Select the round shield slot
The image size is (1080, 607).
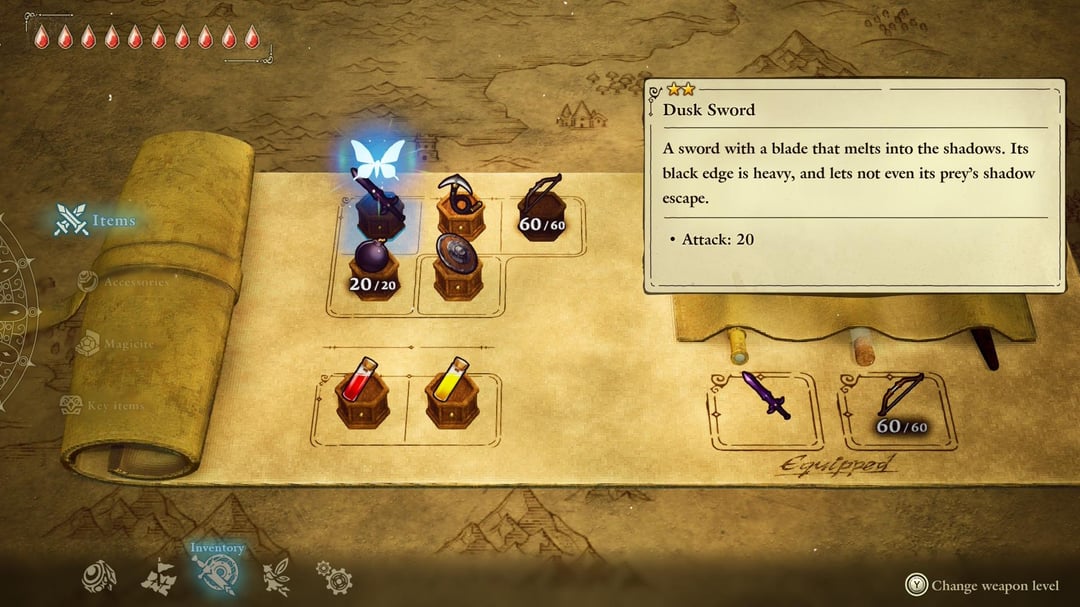click(458, 265)
